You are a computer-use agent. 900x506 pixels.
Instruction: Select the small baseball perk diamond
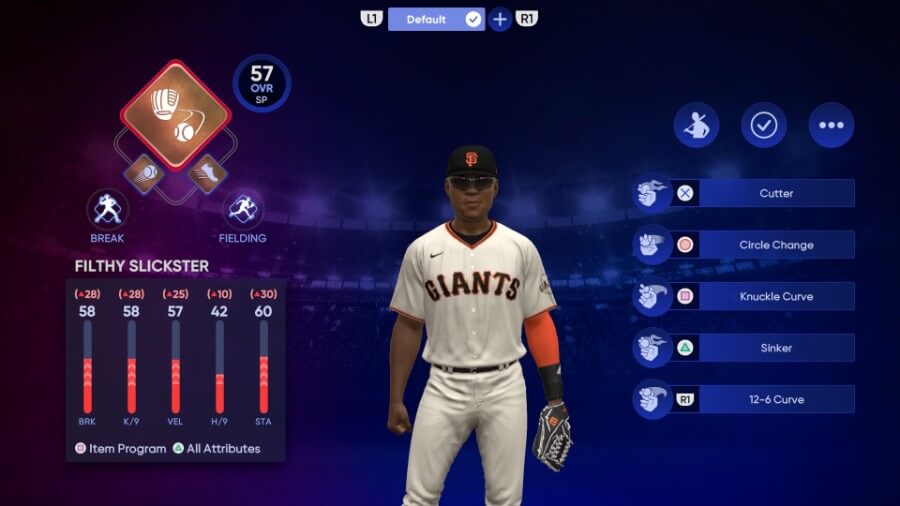[x=143, y=173]
